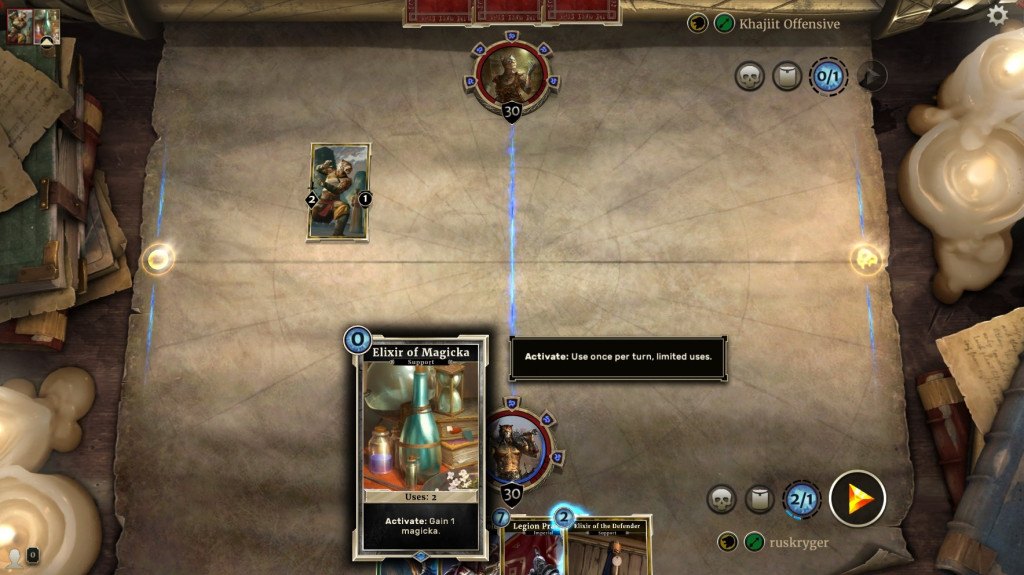Open the play history card thumbnails
The height and width of the screenshot is (575, 1024).
pos(33,26)
